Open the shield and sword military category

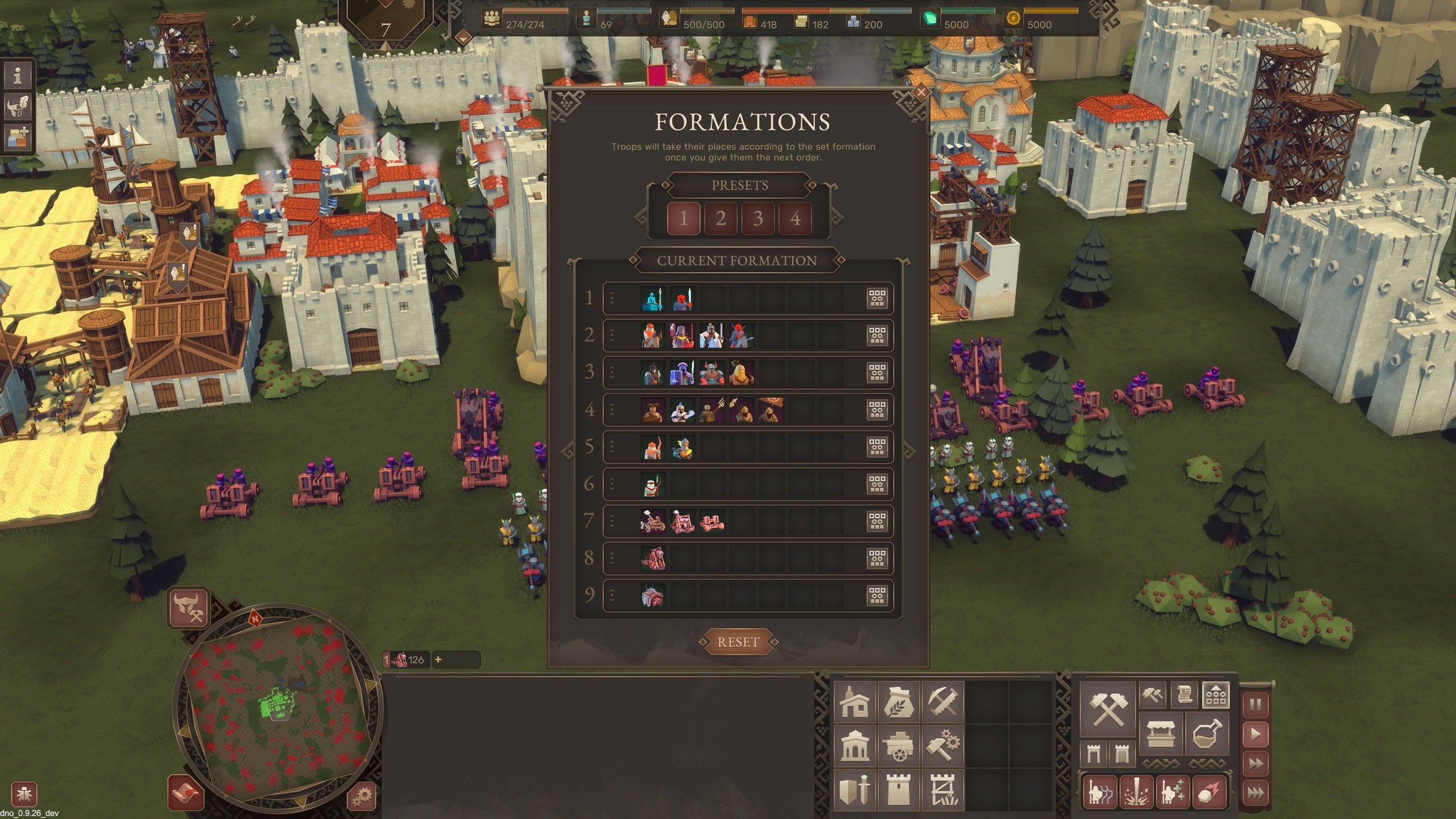(x=855, y=789)
